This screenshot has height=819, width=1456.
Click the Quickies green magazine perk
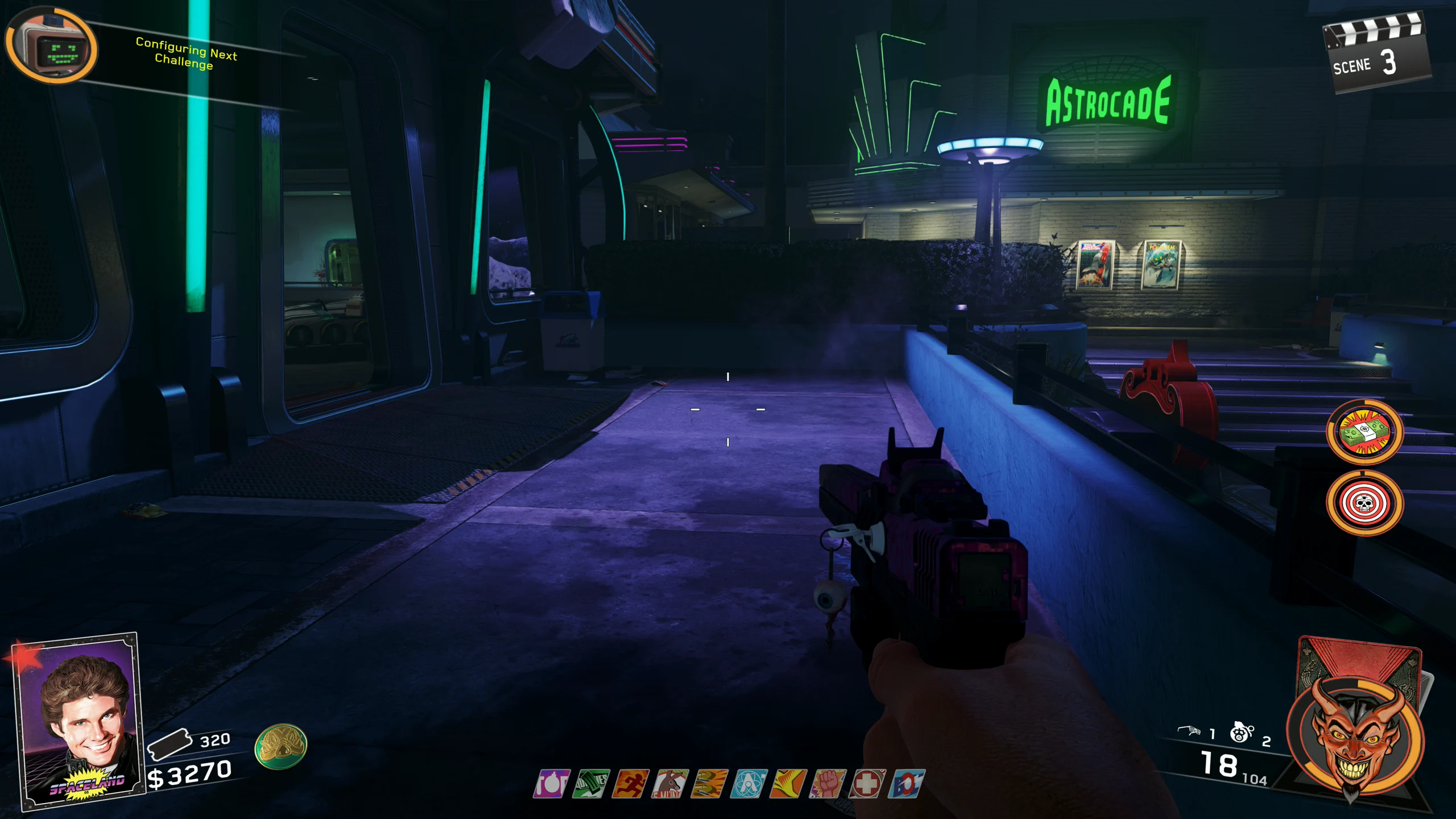pyautogui.click(x=591, y=784)
